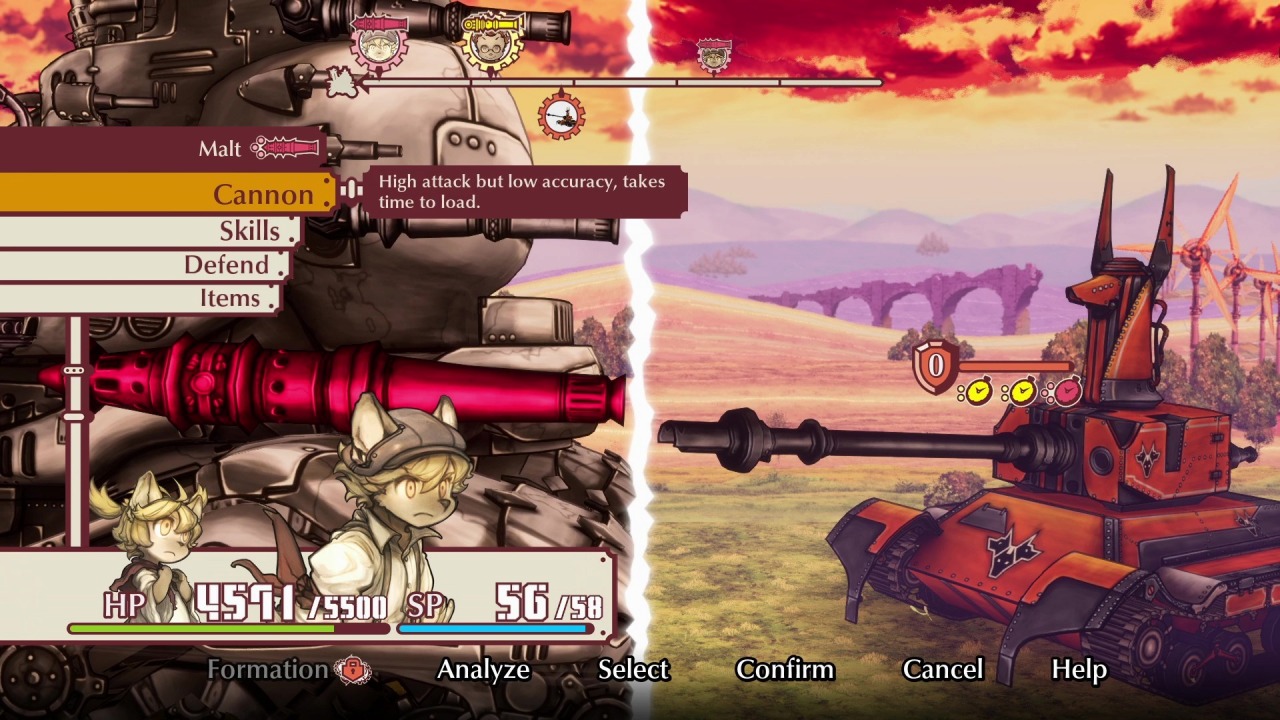Click the first yellow stopwatch icon near the enemy

click(x=980, y=392)
